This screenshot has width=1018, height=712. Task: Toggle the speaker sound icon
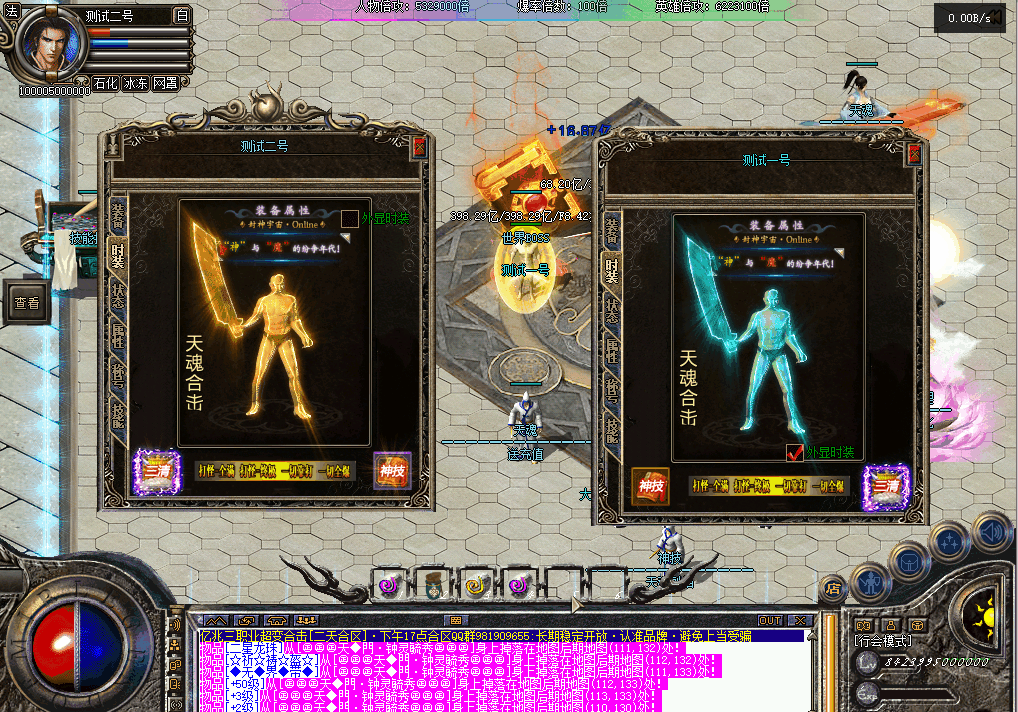[990, 531]
